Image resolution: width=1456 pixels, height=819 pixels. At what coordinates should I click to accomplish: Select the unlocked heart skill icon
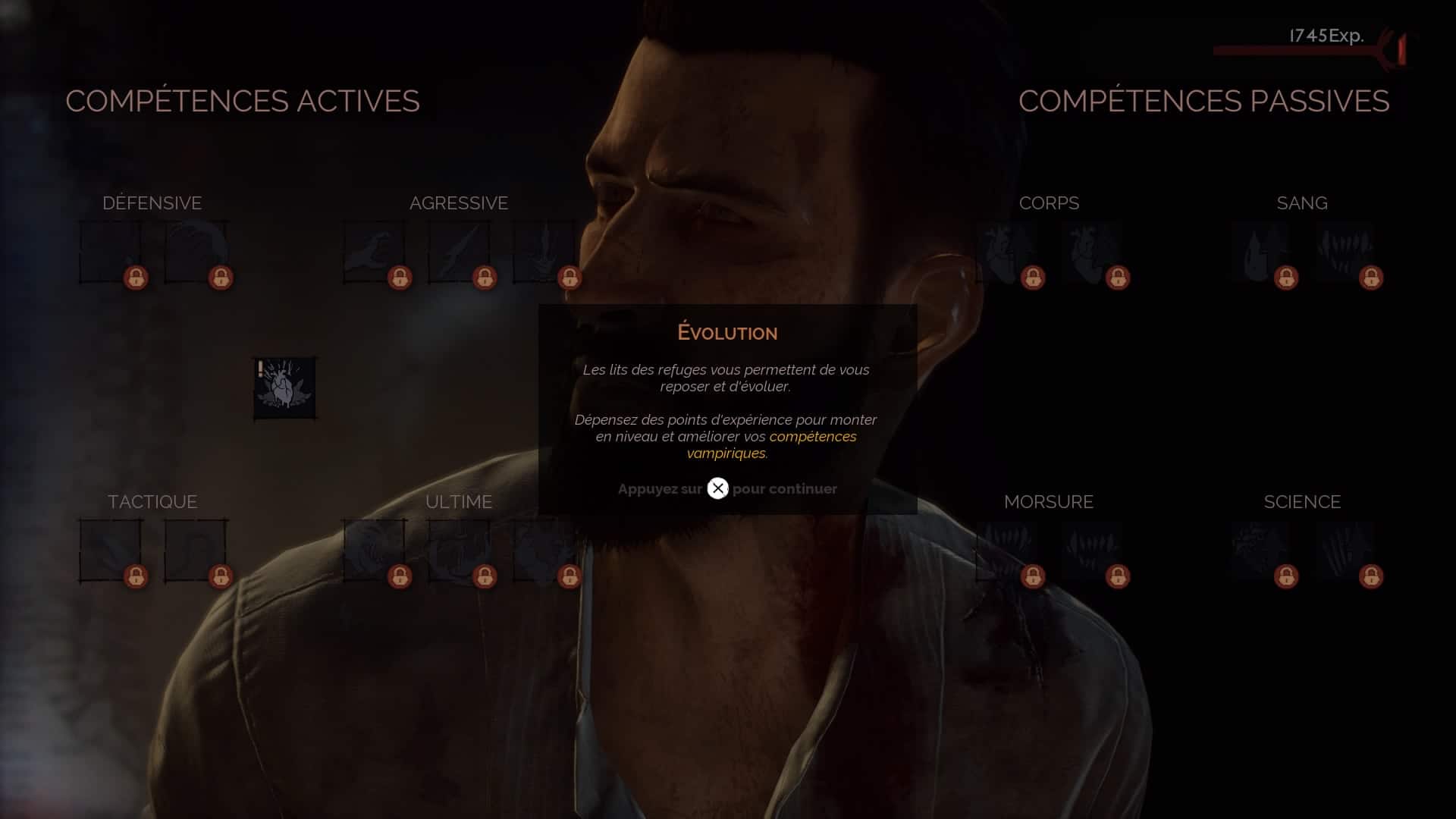(x=285, y=388)
